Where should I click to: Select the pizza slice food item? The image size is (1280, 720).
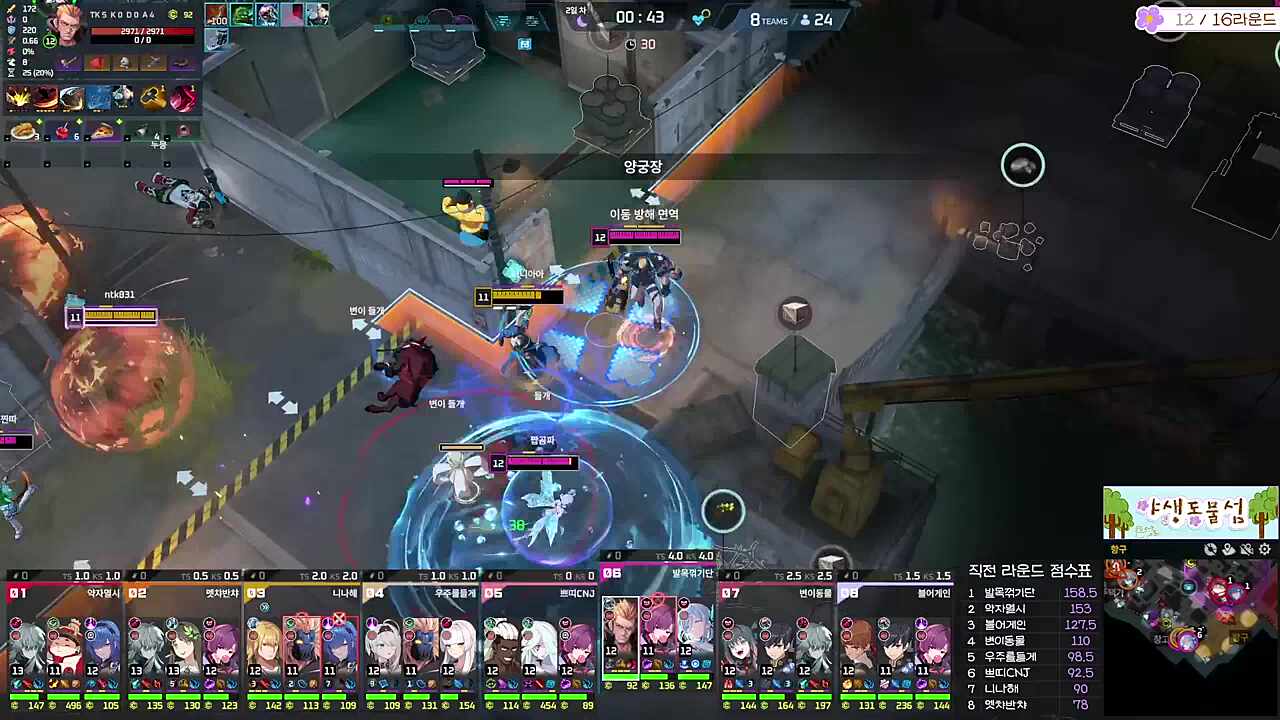click(x=103, y=131)
